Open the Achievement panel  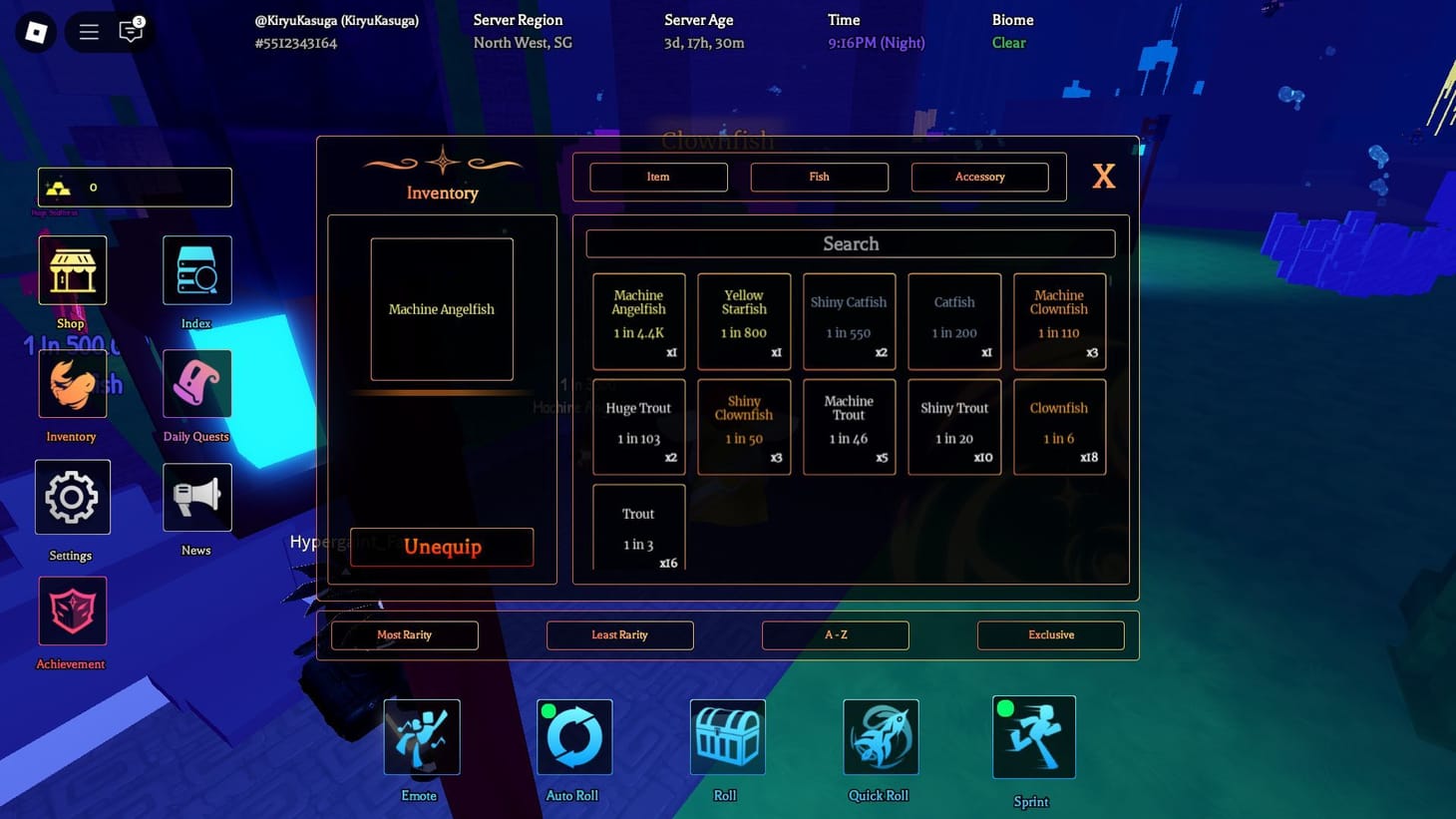[x=71, y=611]
